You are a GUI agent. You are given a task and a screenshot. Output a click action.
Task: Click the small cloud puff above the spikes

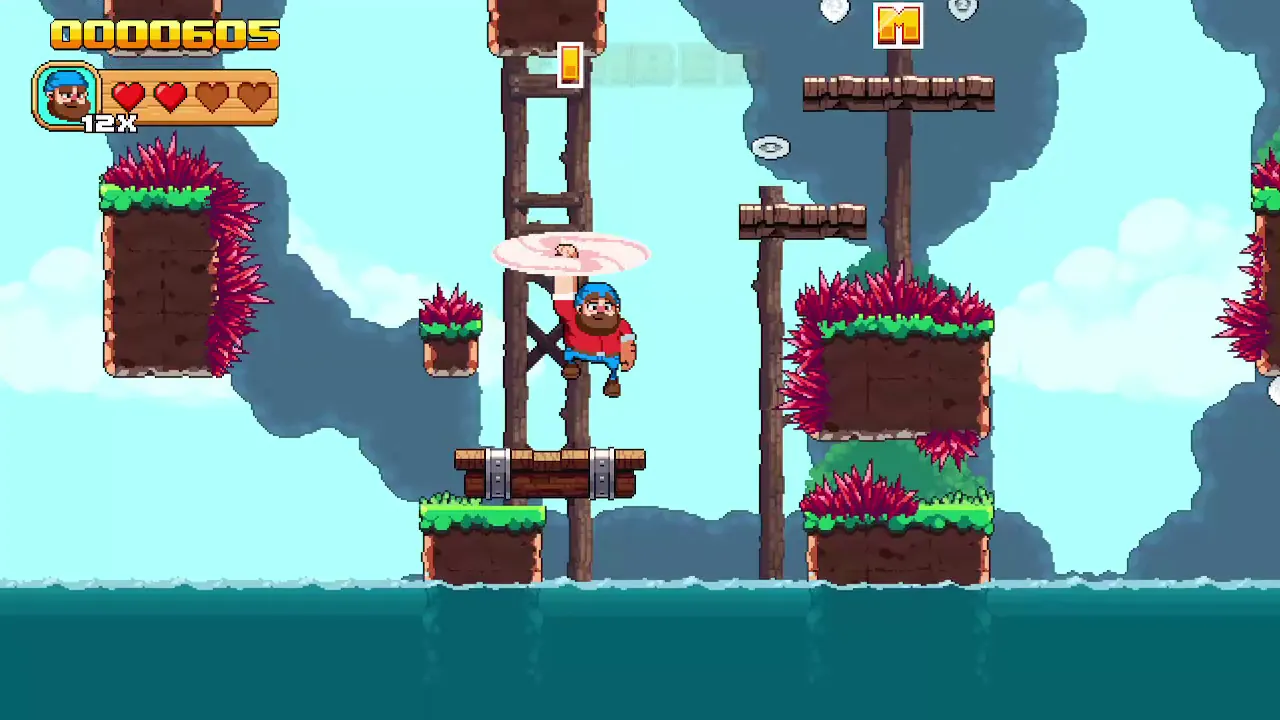pos(770,147)
